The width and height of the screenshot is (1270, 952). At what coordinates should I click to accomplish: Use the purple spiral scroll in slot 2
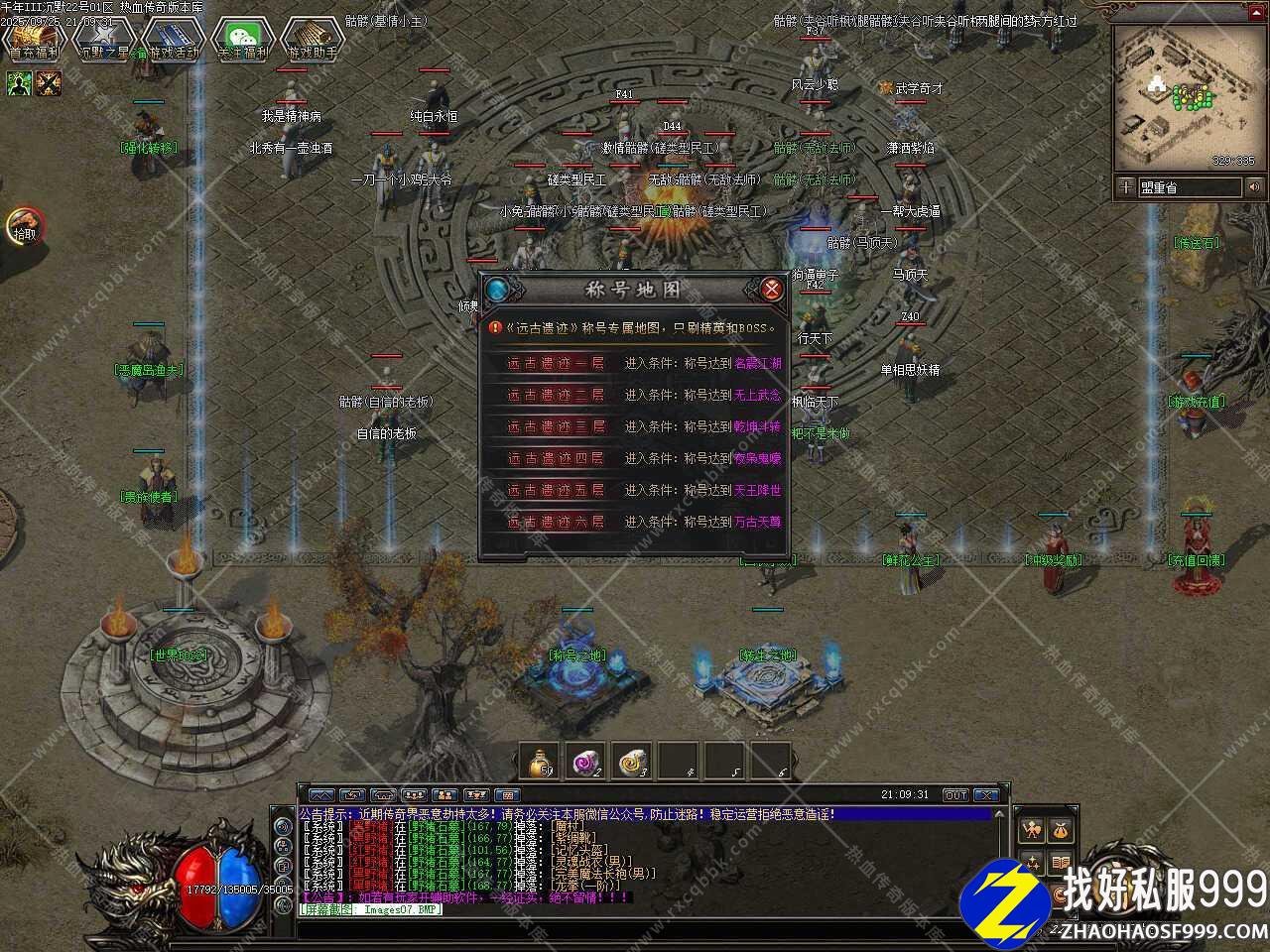pyautogui.click(x=585, y=762)
